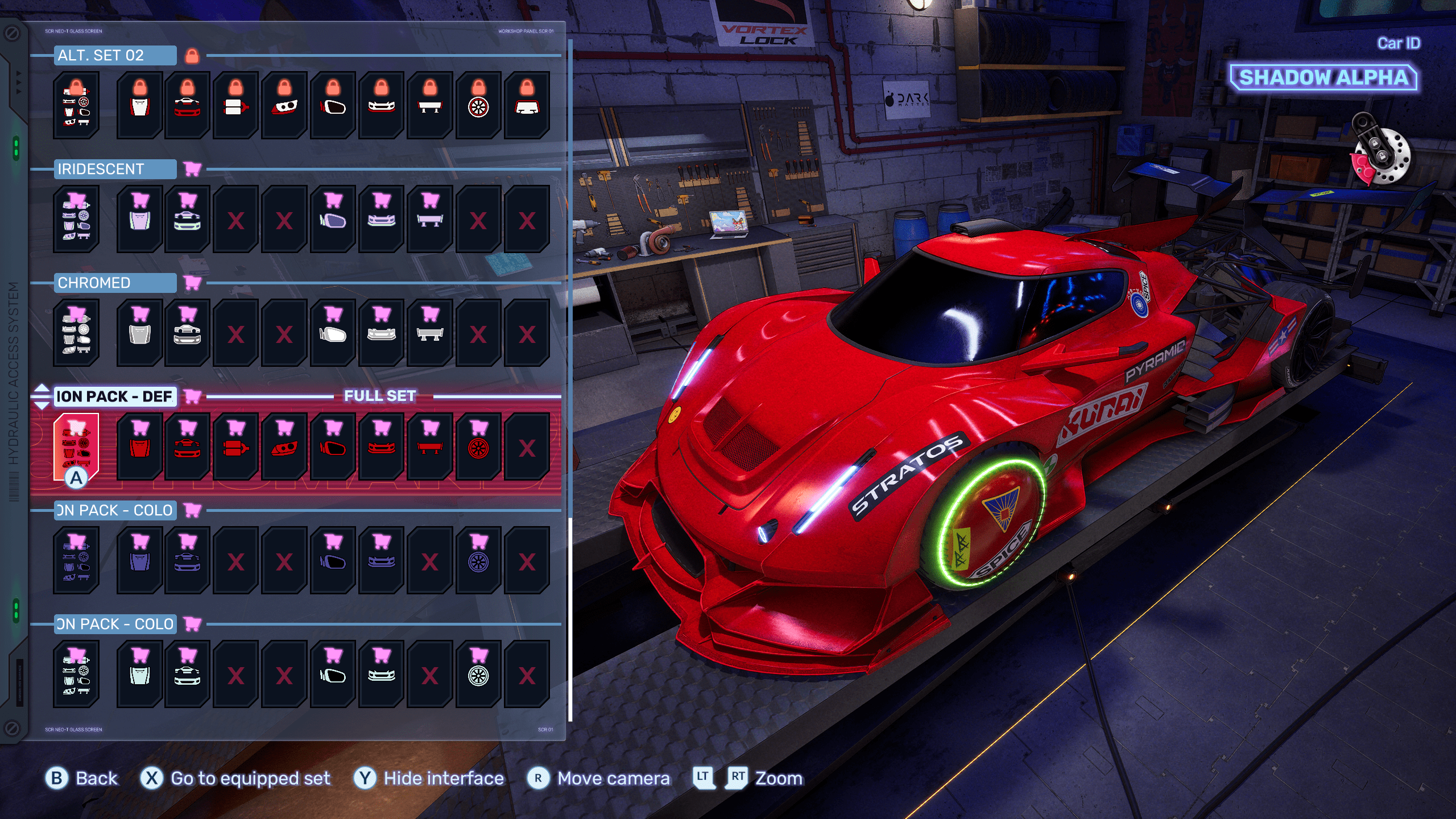Viewport: 1456px width, 819px height.
Task: Choose the red Ion Pack headlight part
Action: [285, 446]
